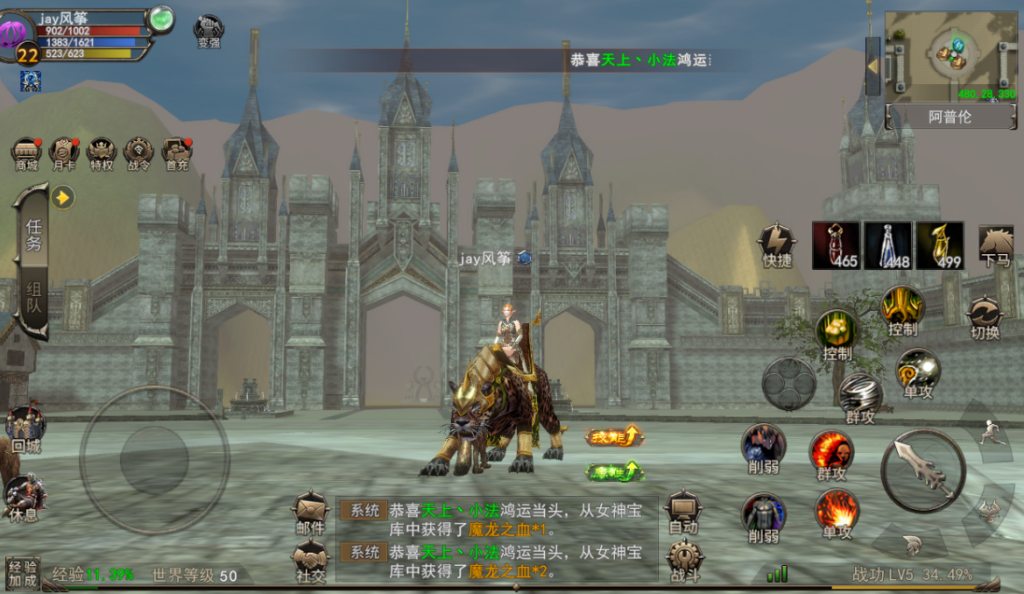Viewport: 1024px width, 594px height.
Task: Switch to the 任务 quest tab
Action: pyautogui.click(x=33, y=235)
